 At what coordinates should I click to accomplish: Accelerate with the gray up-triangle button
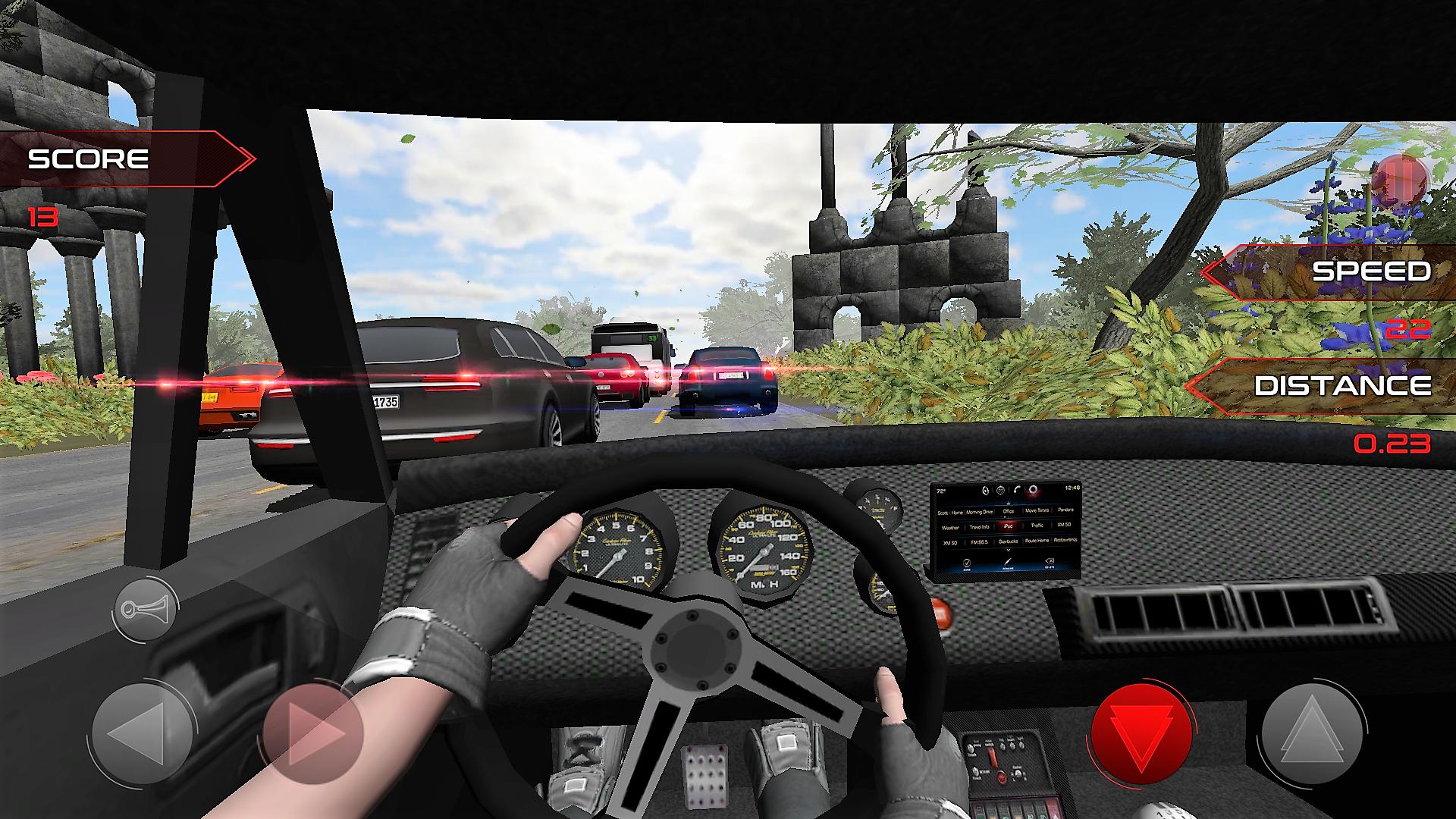tap(1313, 733)
